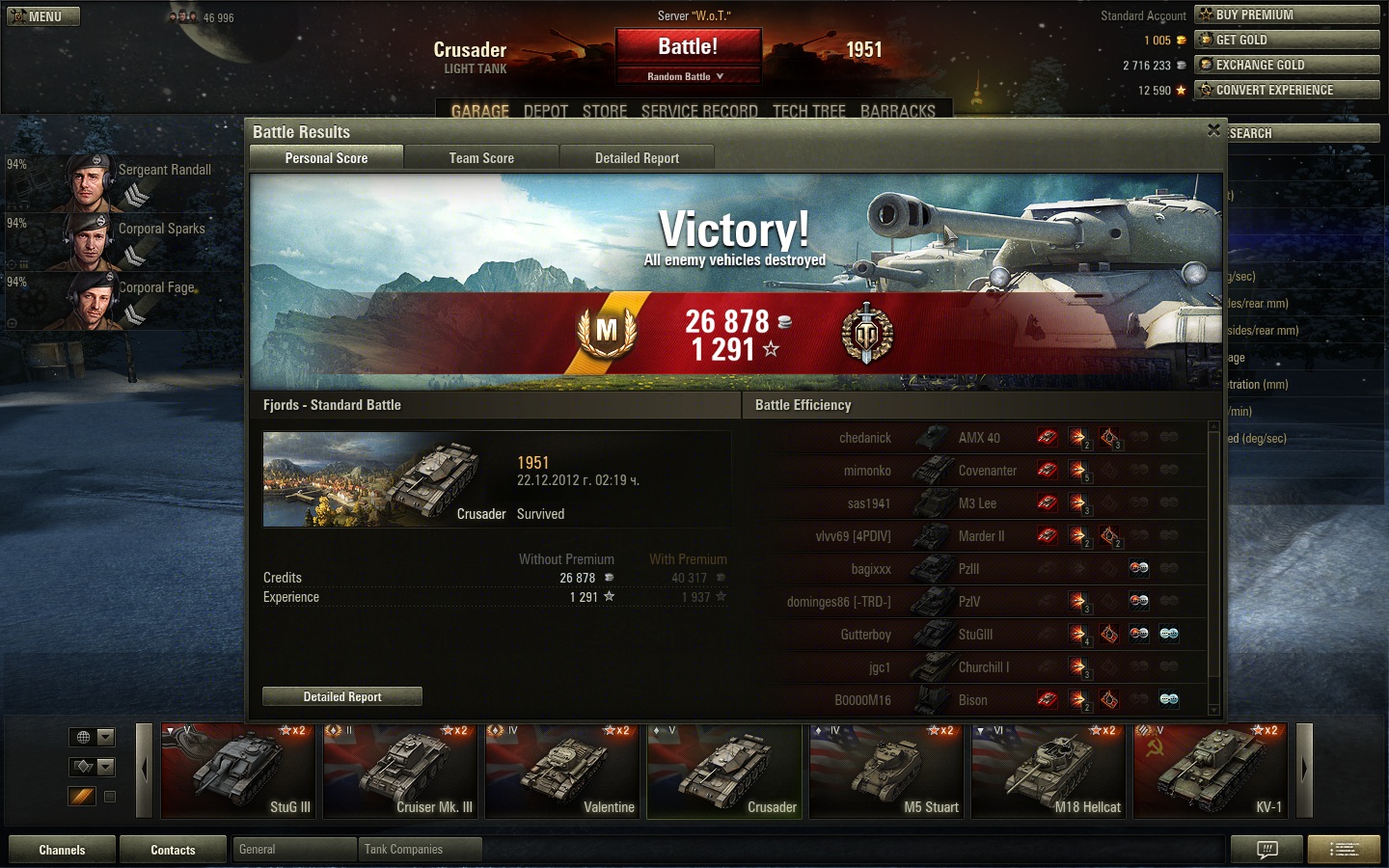
Task: Choose the M18 Hellcat tank
Action: pyautogui.click(x=1049, y=771)
